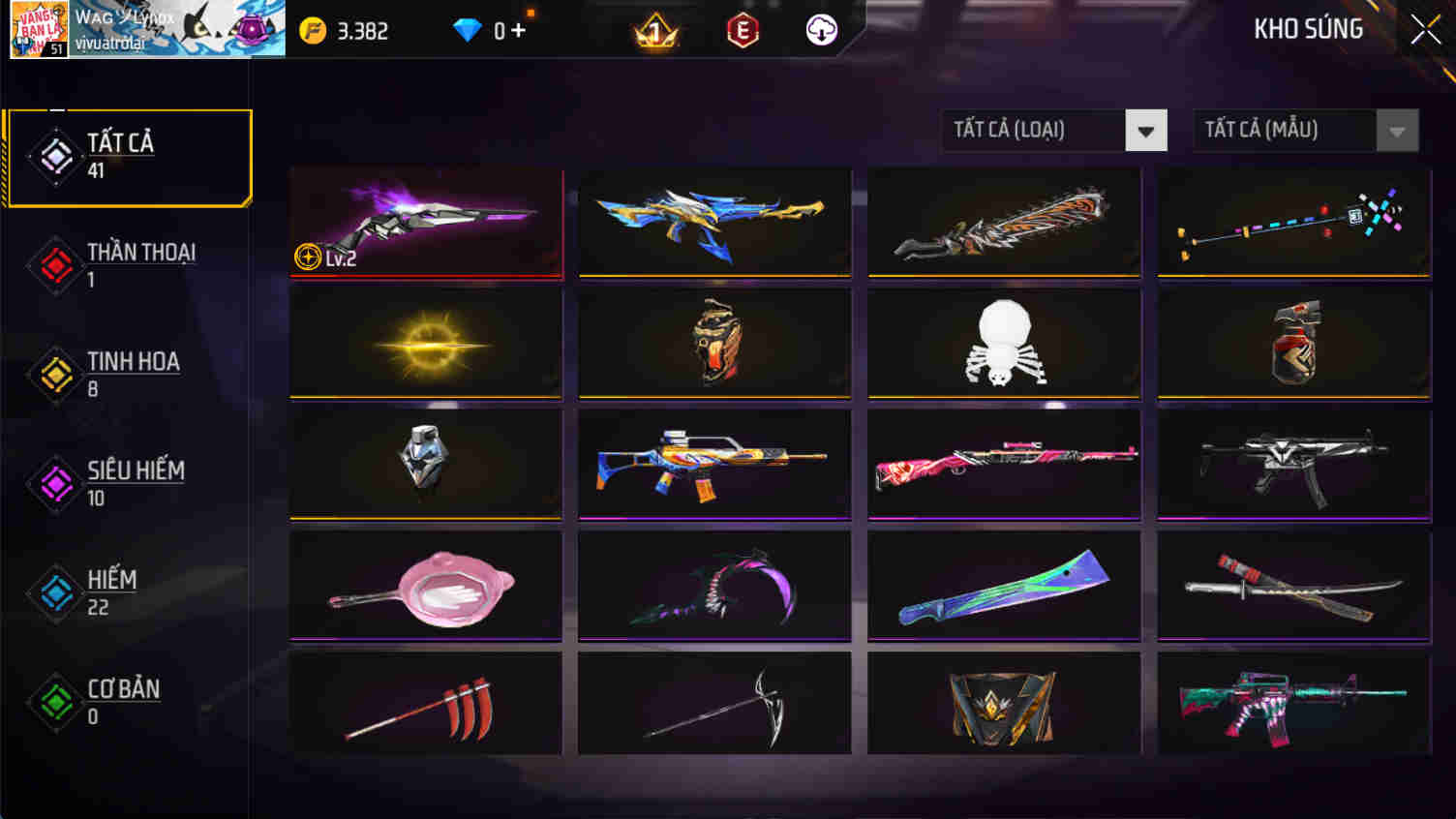Expand the weapon type dropdown arrow
This screenshot has width=1456, height=819.
click(1146, 130)
